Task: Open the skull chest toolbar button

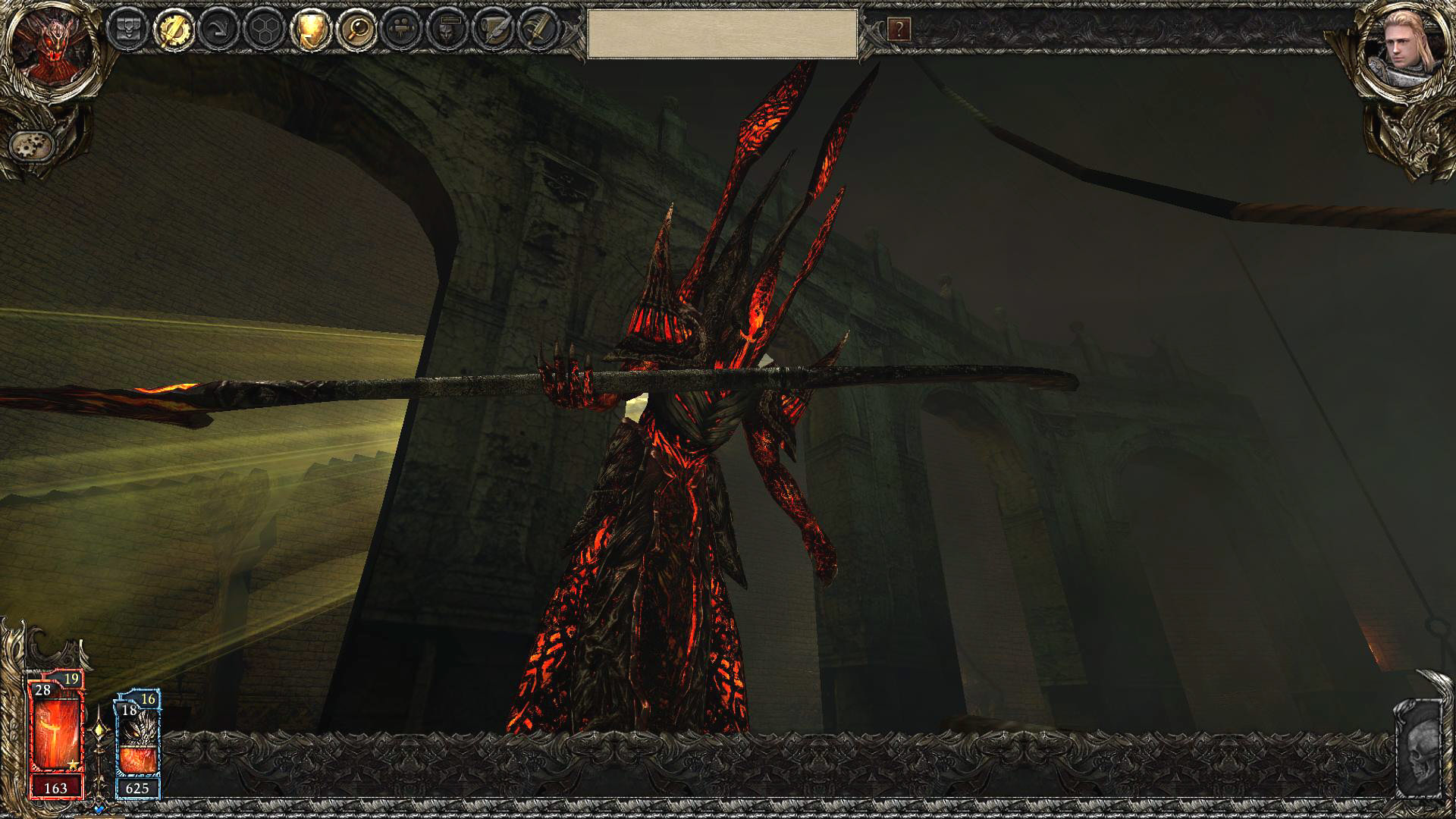Action: point(127,30)
